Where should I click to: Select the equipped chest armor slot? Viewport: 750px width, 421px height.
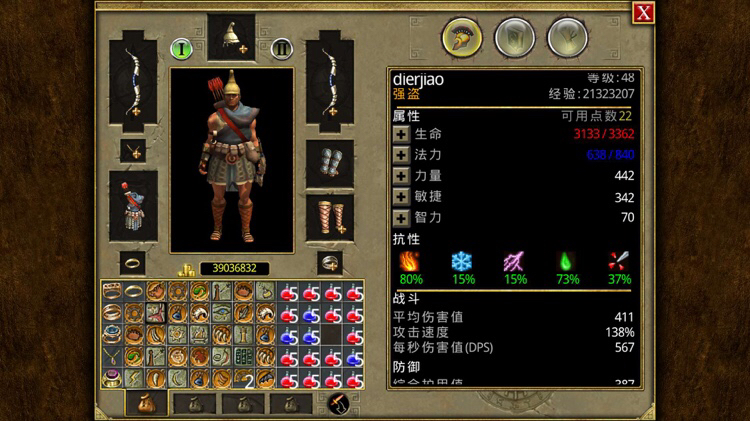pyautogui.click(x=133, y=205)
